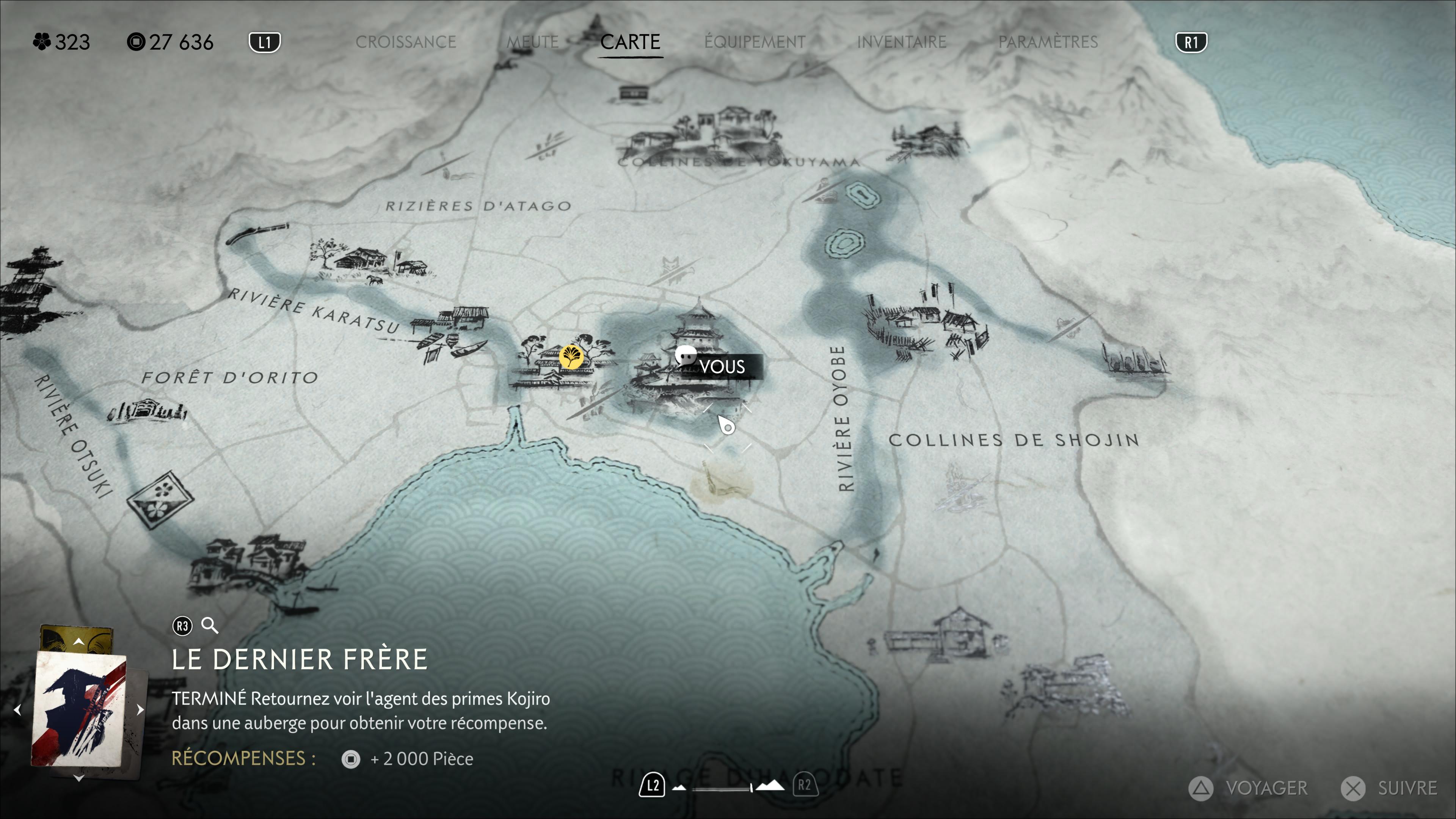Click the magnifier search icon
Image resolution: width=1456 pixels, height=819 pixels.
[210, 626]
